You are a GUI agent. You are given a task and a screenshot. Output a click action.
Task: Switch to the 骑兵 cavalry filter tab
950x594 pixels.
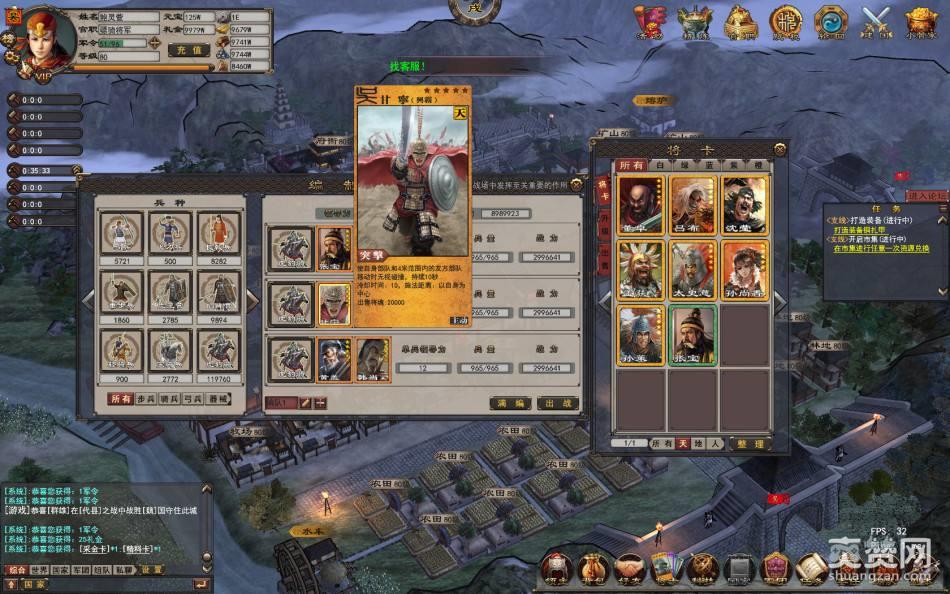tap(169, 399)
